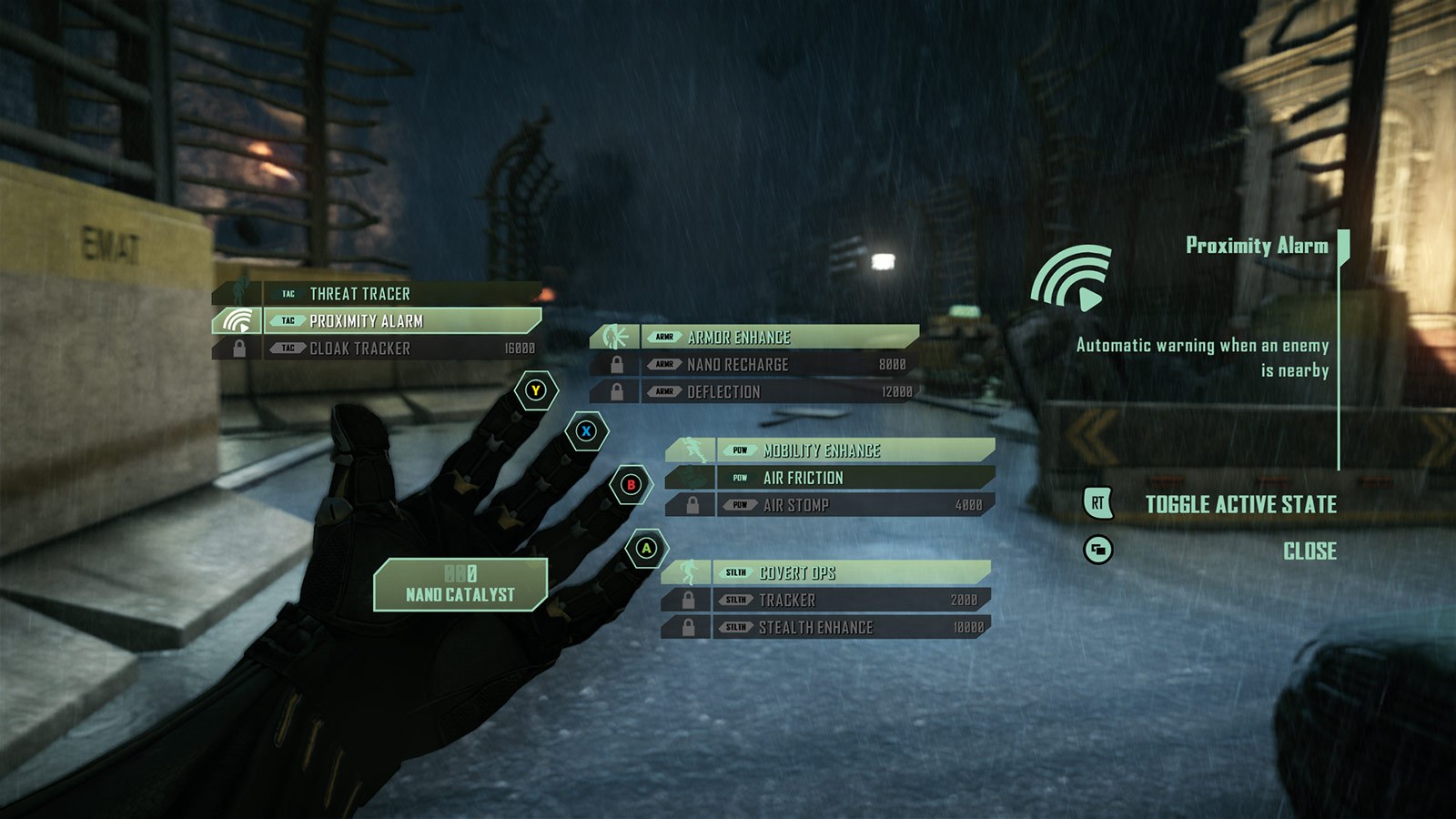Enable the Threat Tracer upgrade
Screen dimensions: 1456x819
(359, 294)
